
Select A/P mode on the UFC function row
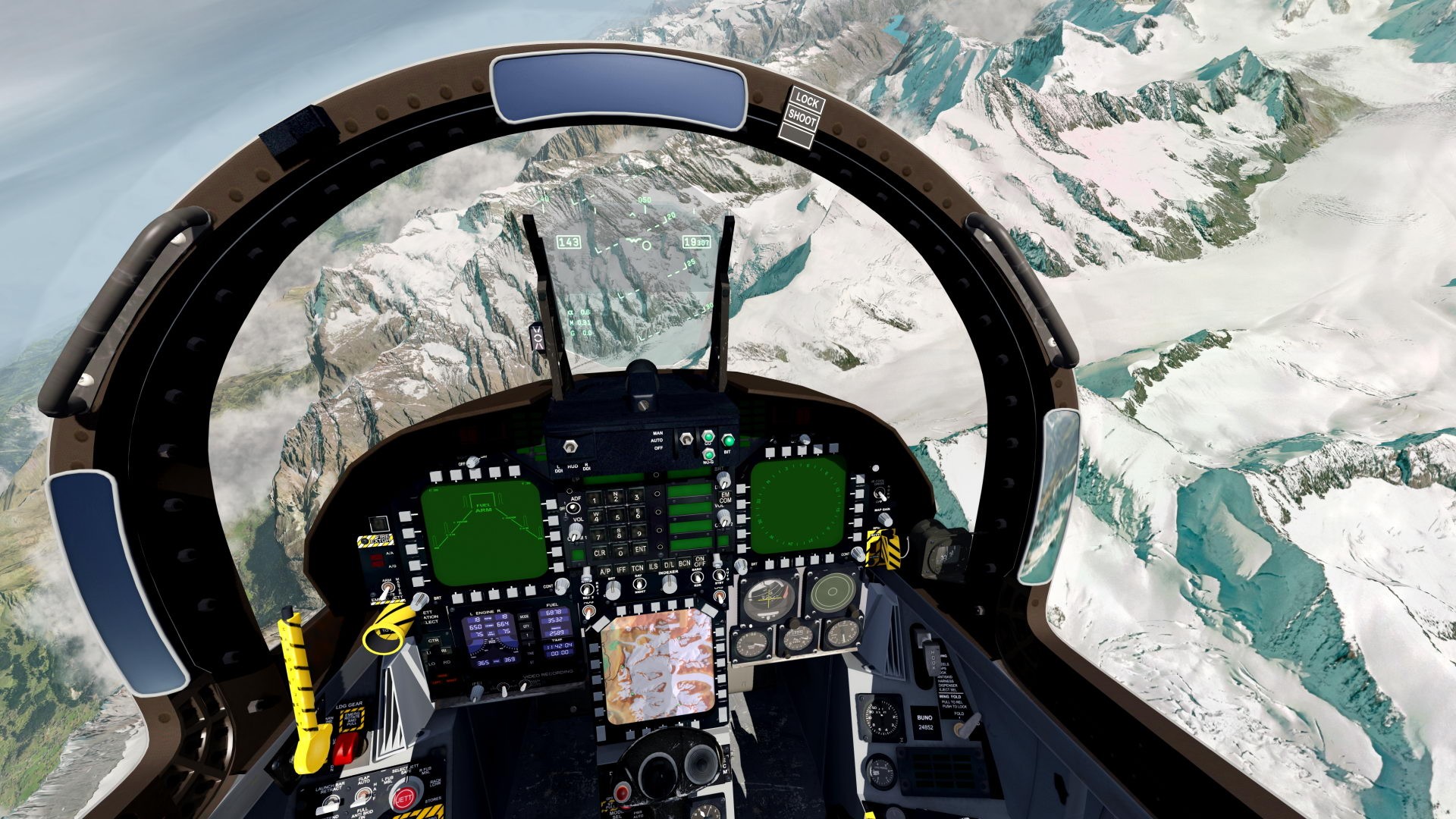coord(606,570)
